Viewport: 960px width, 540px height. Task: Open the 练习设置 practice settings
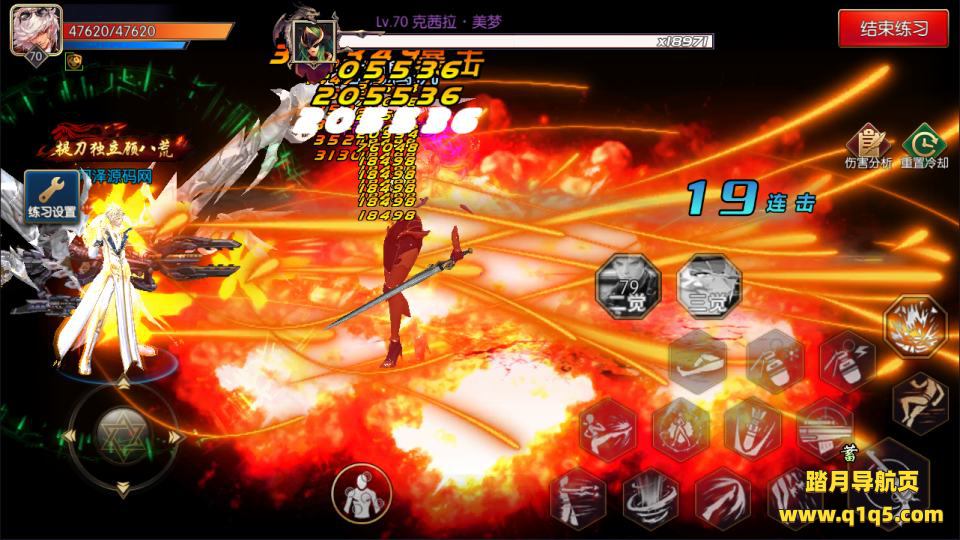52,196
